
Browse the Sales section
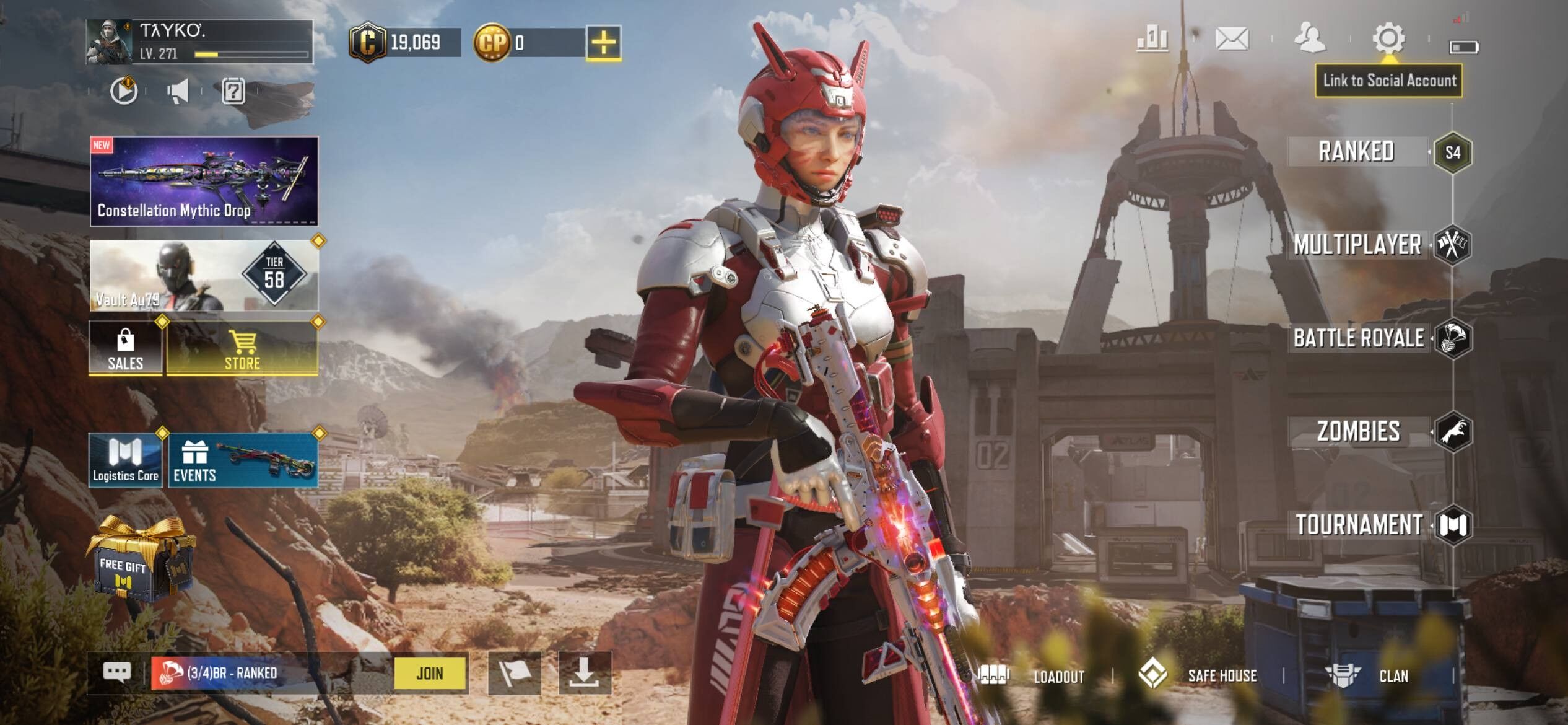(126, 348)
